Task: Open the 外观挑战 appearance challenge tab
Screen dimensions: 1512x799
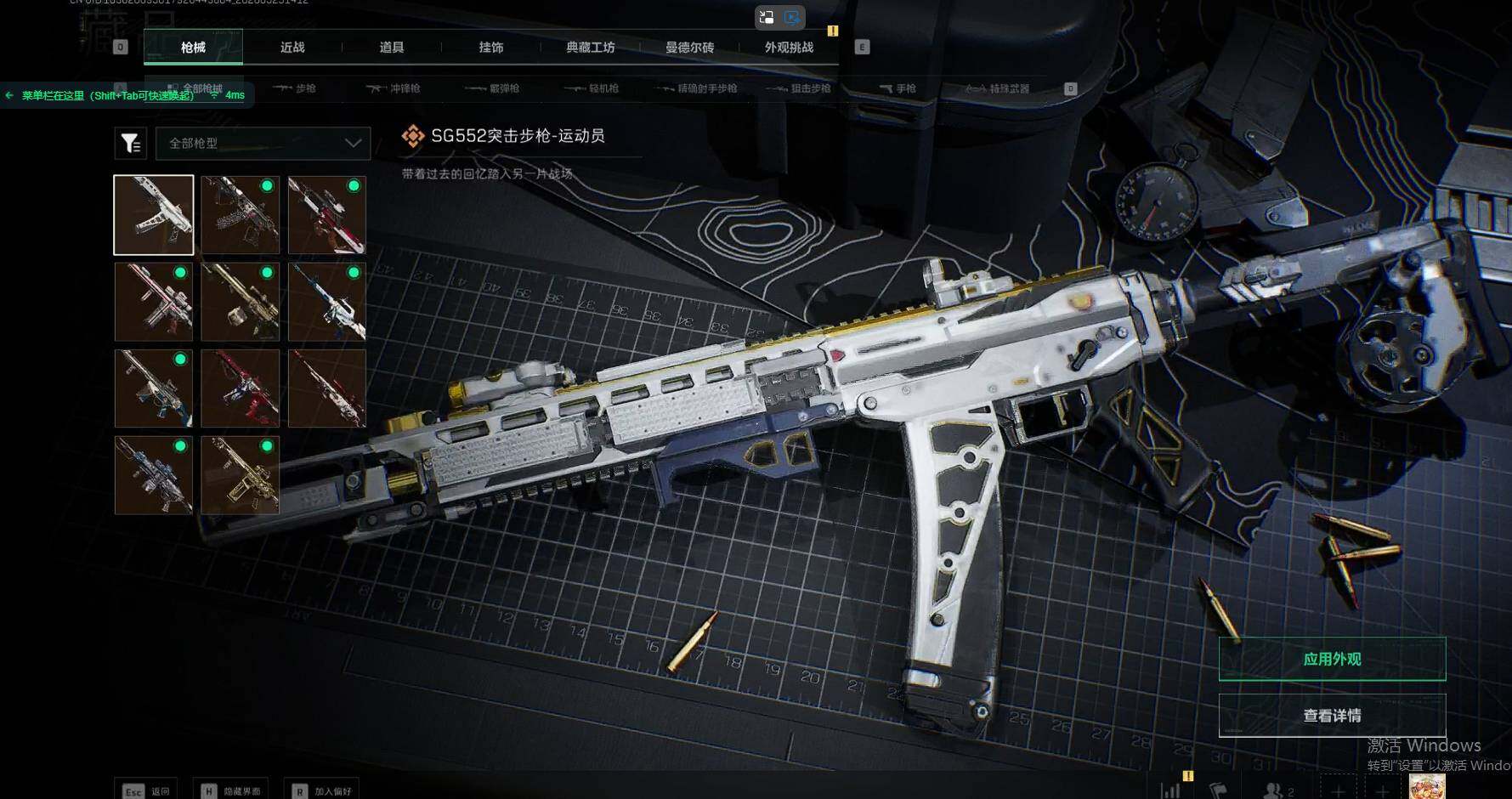Action: [789, 48]
